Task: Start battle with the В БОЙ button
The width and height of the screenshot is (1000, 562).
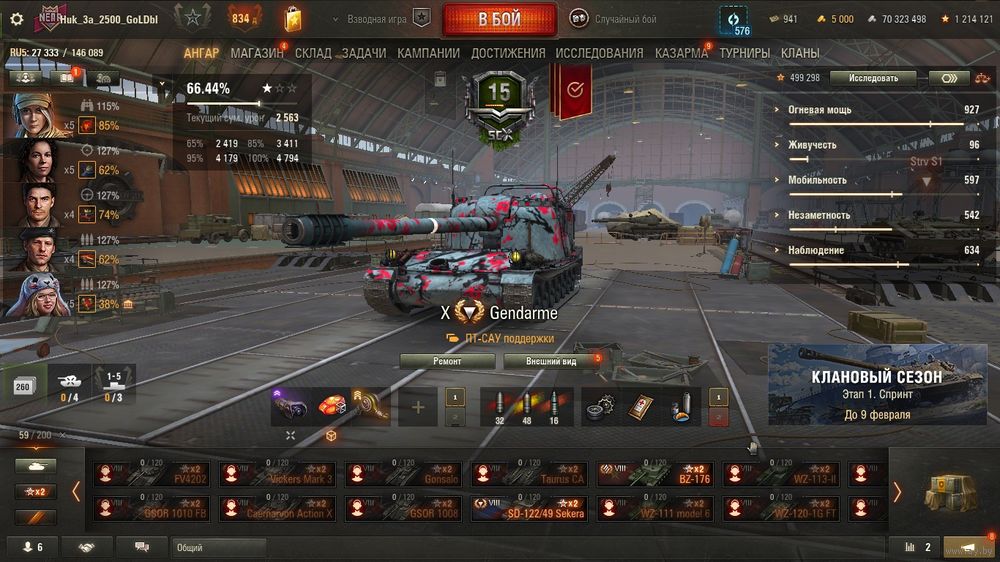Action: [x=499, y=19]
